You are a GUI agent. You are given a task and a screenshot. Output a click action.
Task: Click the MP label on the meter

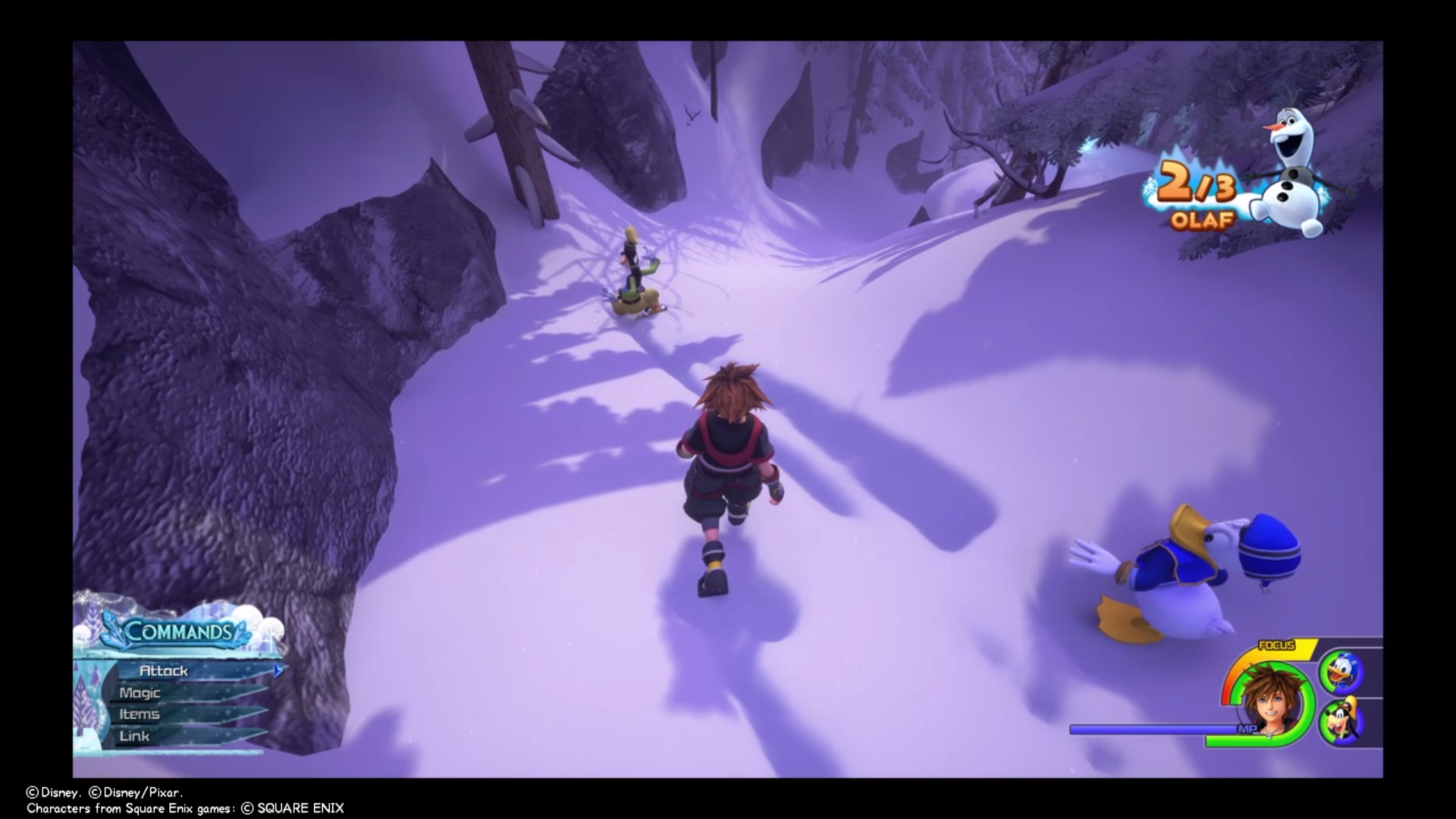pyautogui.click(x=1248, y=728)
